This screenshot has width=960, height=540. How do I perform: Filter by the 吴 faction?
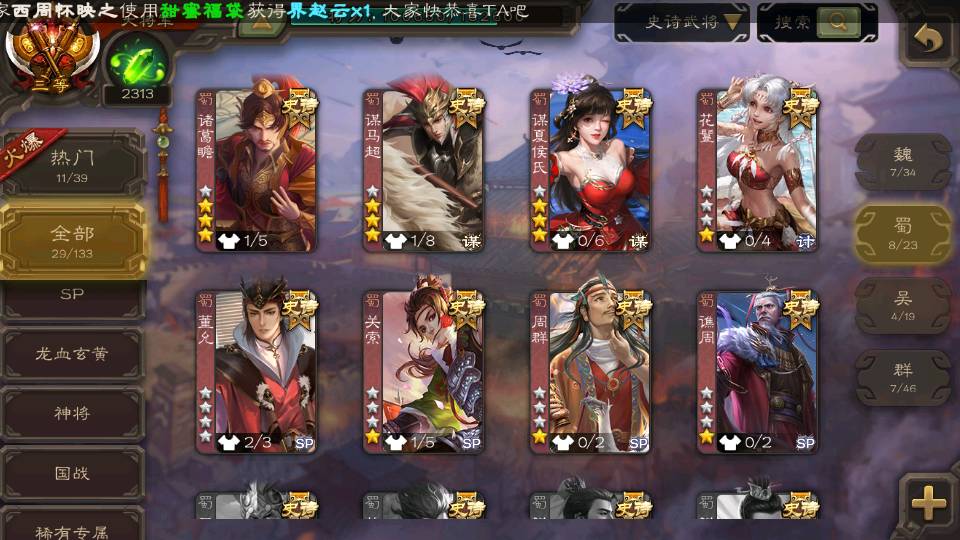click(x=902, y=305)
